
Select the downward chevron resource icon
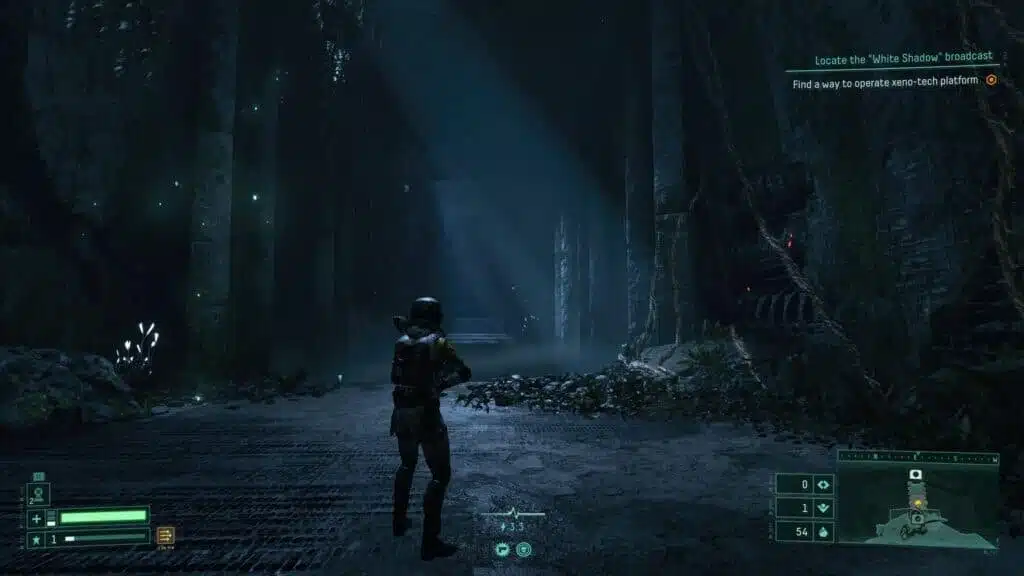pyautogui.click(x=823, y=507)
